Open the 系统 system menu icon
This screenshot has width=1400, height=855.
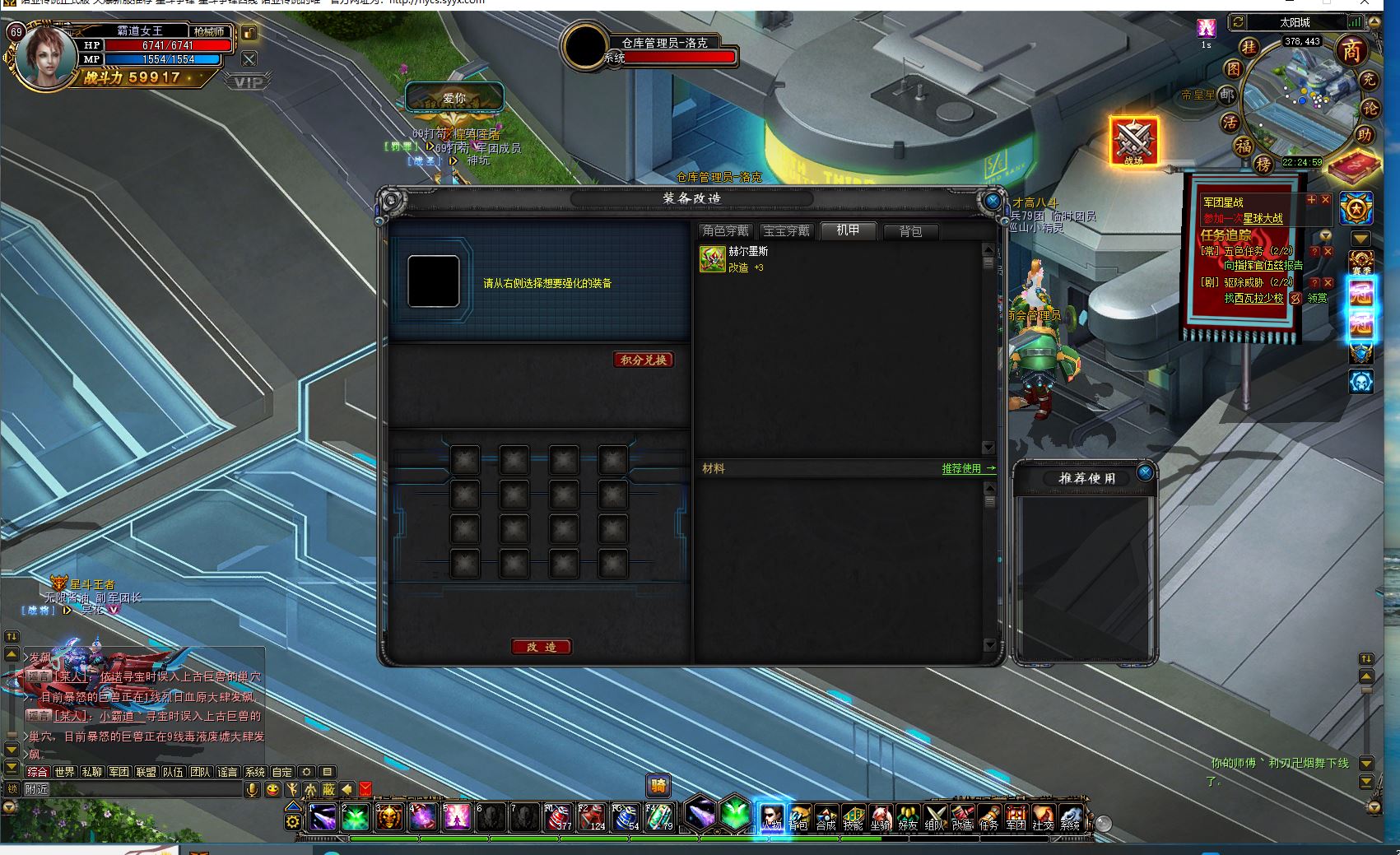[1070, 816]
